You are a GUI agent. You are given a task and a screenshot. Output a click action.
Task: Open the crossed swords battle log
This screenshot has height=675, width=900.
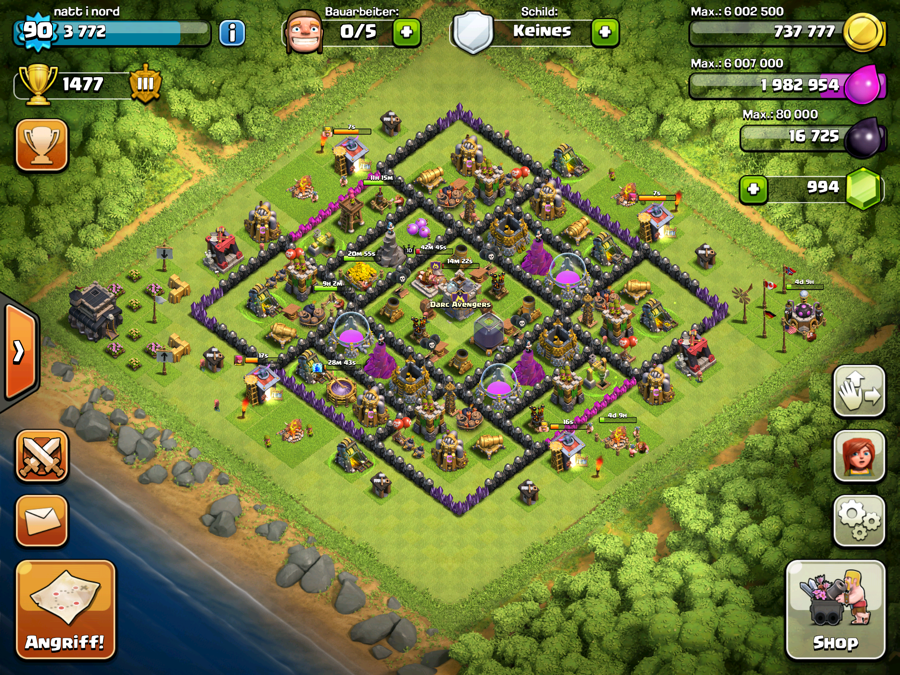pyautogui.click(x=42, y=459)
